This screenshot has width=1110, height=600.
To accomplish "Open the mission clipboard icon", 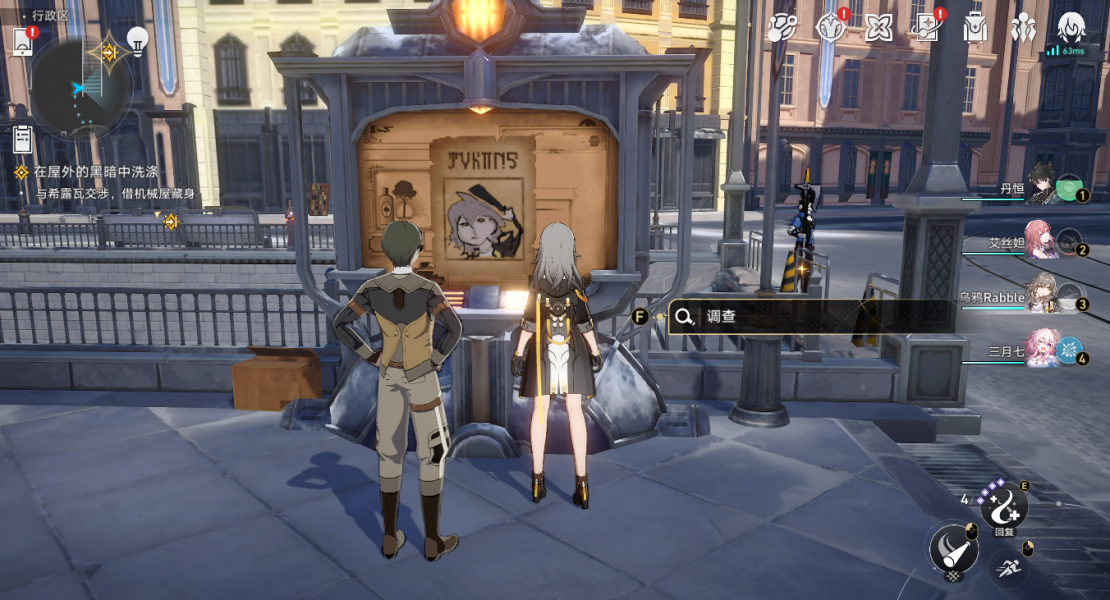I will (x=22, y=140).
